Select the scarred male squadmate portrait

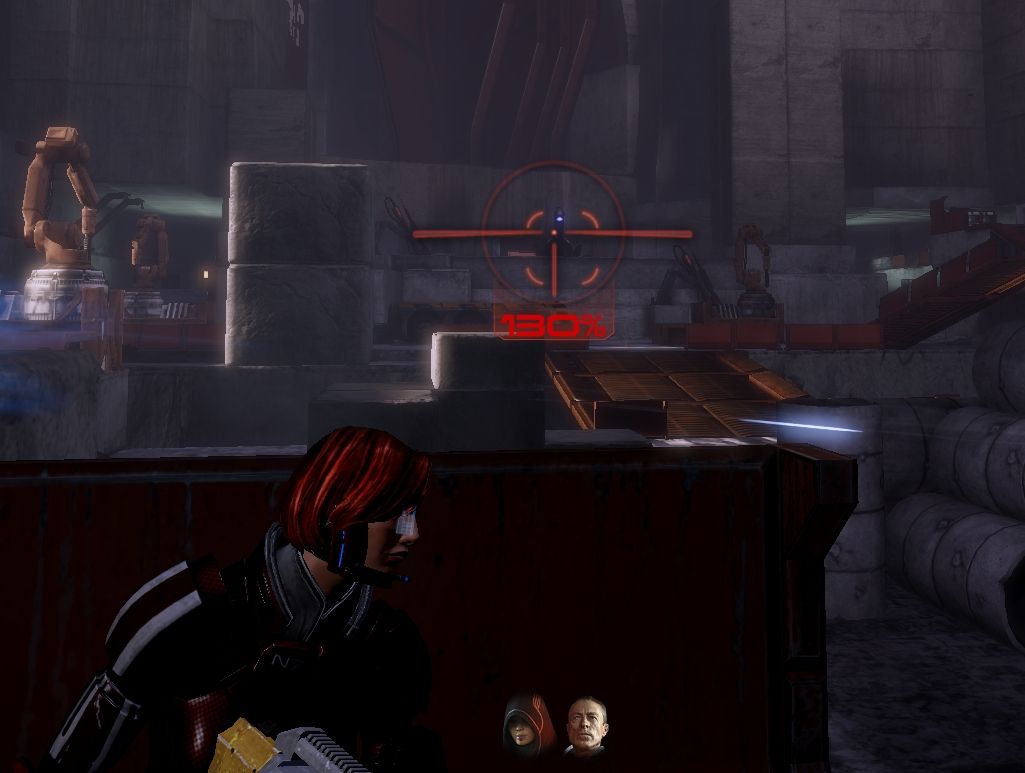(x=586, y=726)
